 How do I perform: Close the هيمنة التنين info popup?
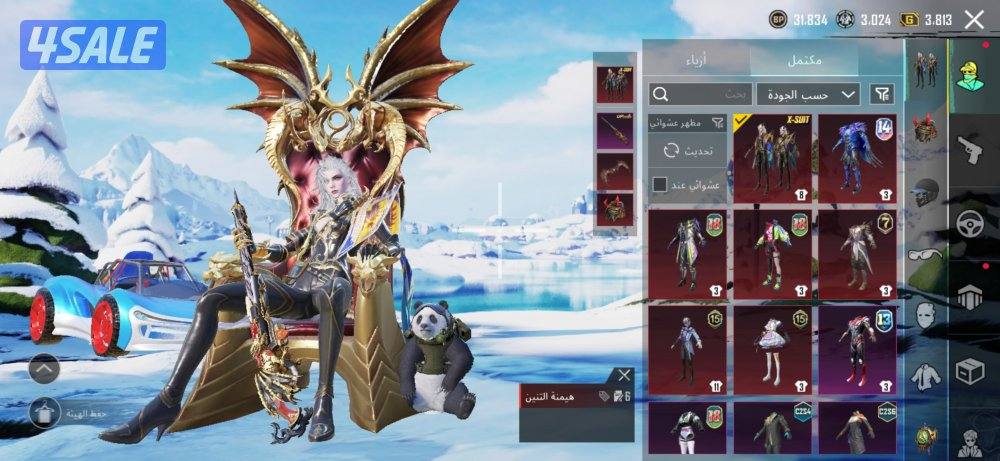click(x=625, y=375)
